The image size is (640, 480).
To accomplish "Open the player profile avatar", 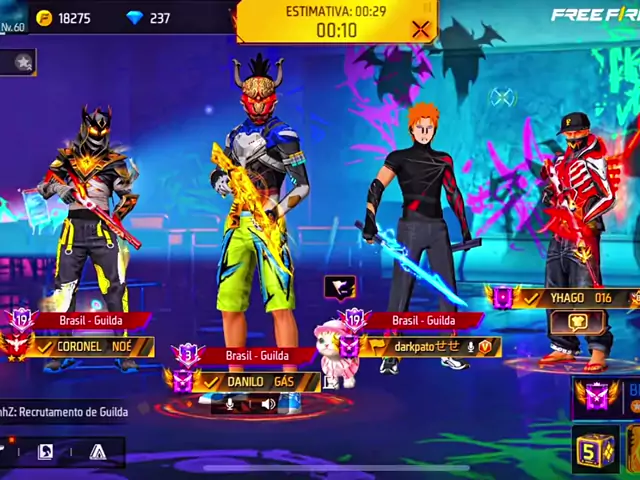I will (x=14, y=18).
